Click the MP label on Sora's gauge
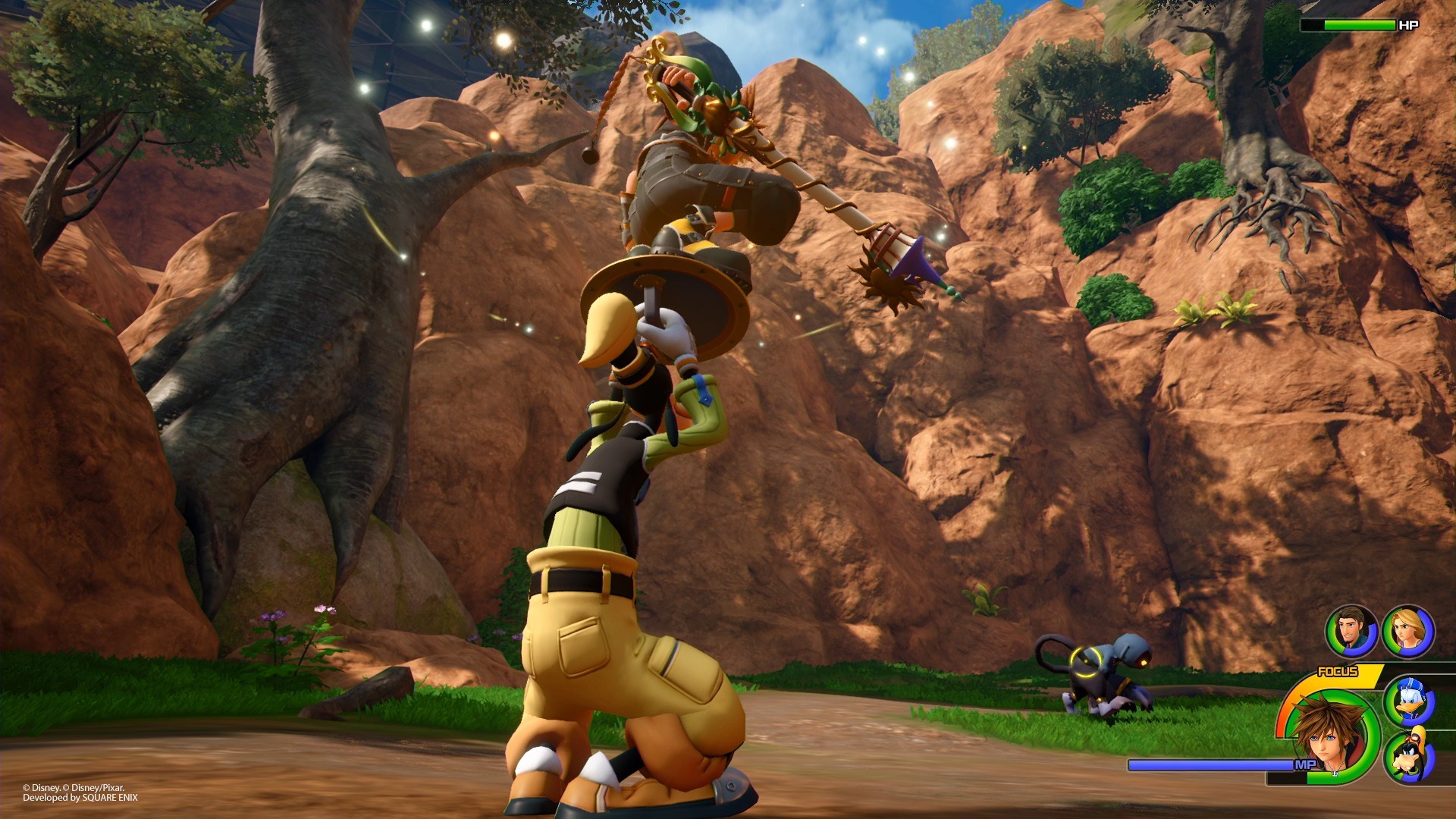The image size is (1456, 819). tap(1306, 764)
